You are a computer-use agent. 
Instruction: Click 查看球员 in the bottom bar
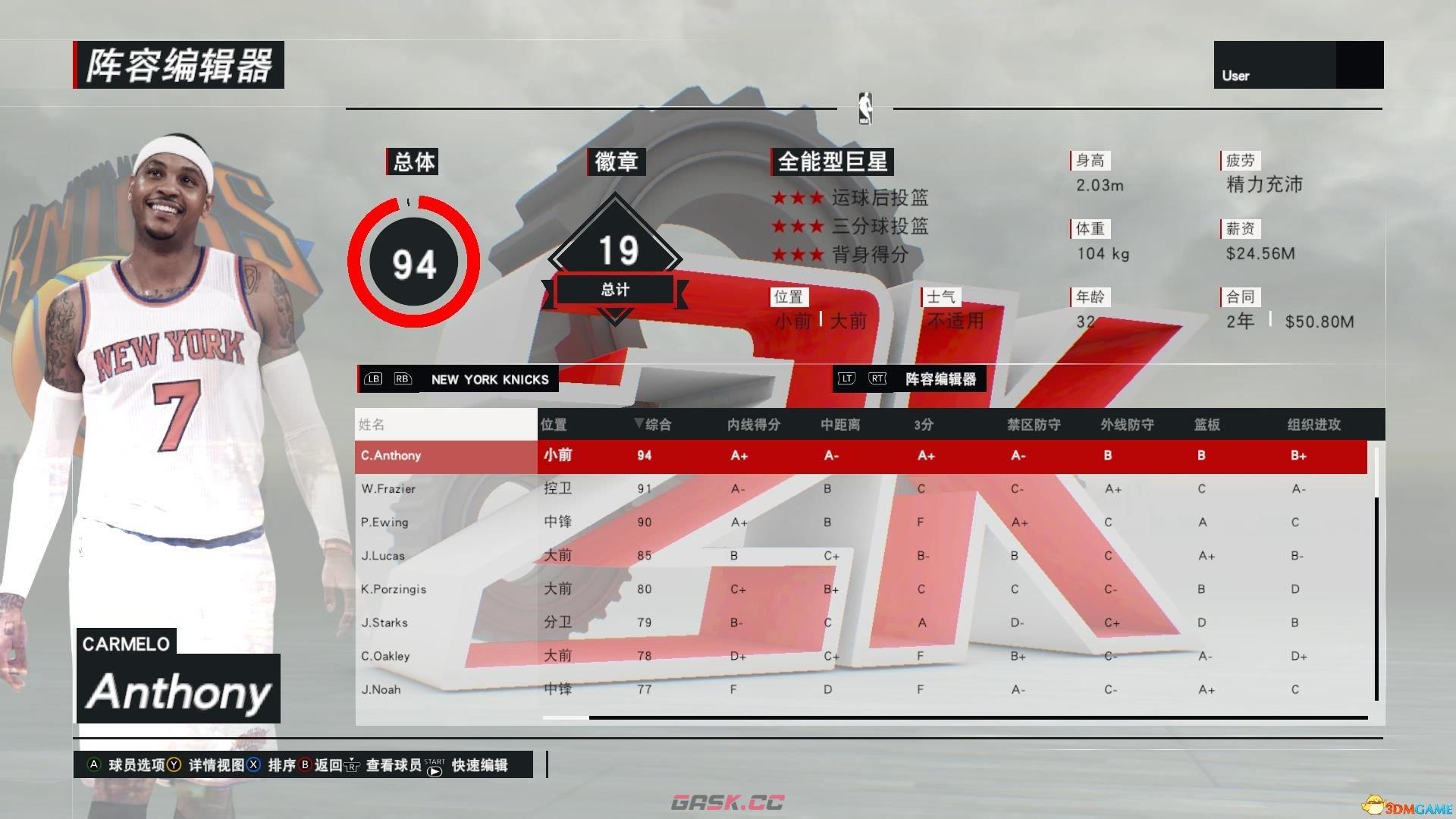397,765
